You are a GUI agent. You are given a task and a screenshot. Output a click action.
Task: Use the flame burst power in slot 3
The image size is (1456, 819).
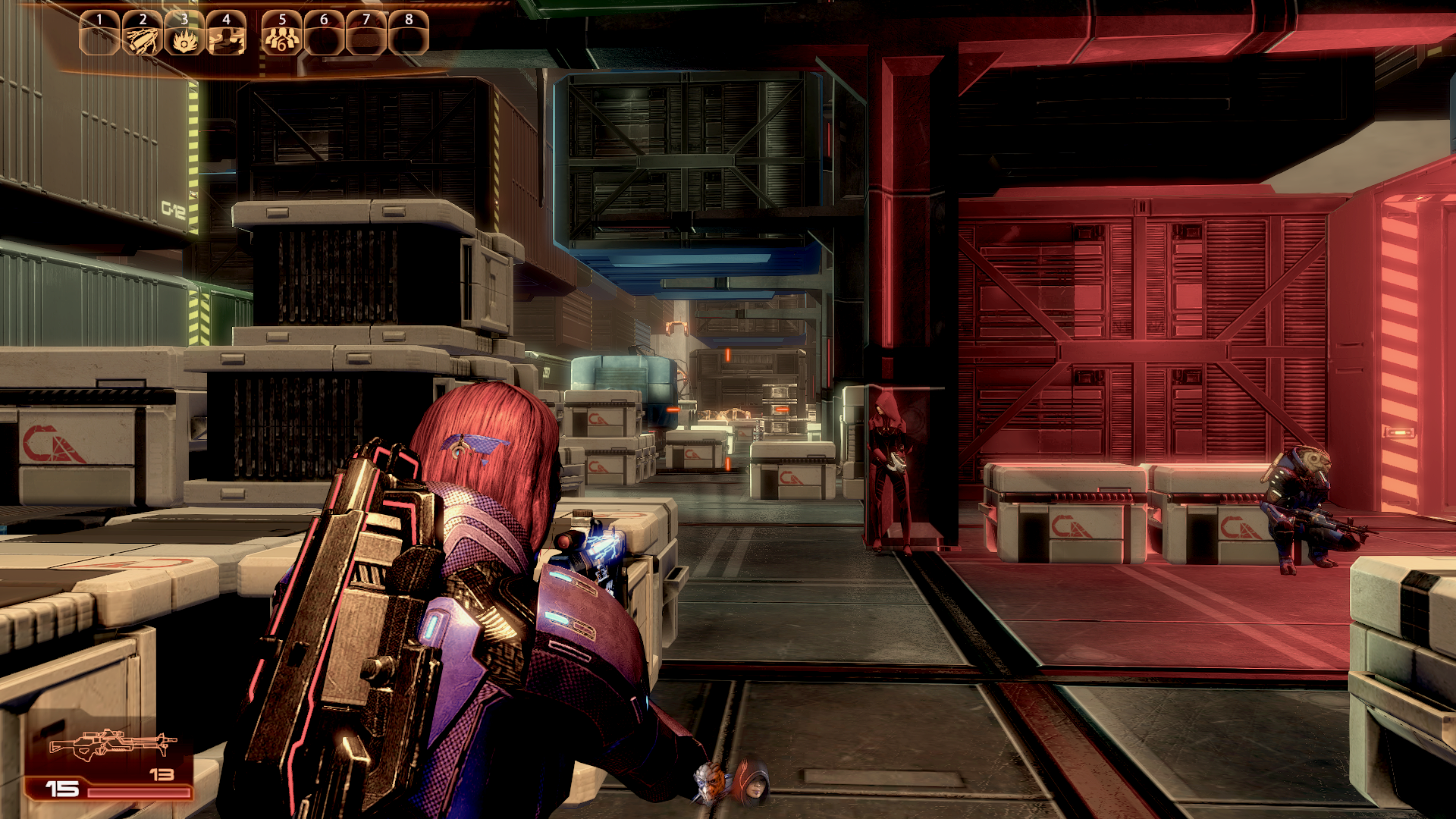(184, 36)
